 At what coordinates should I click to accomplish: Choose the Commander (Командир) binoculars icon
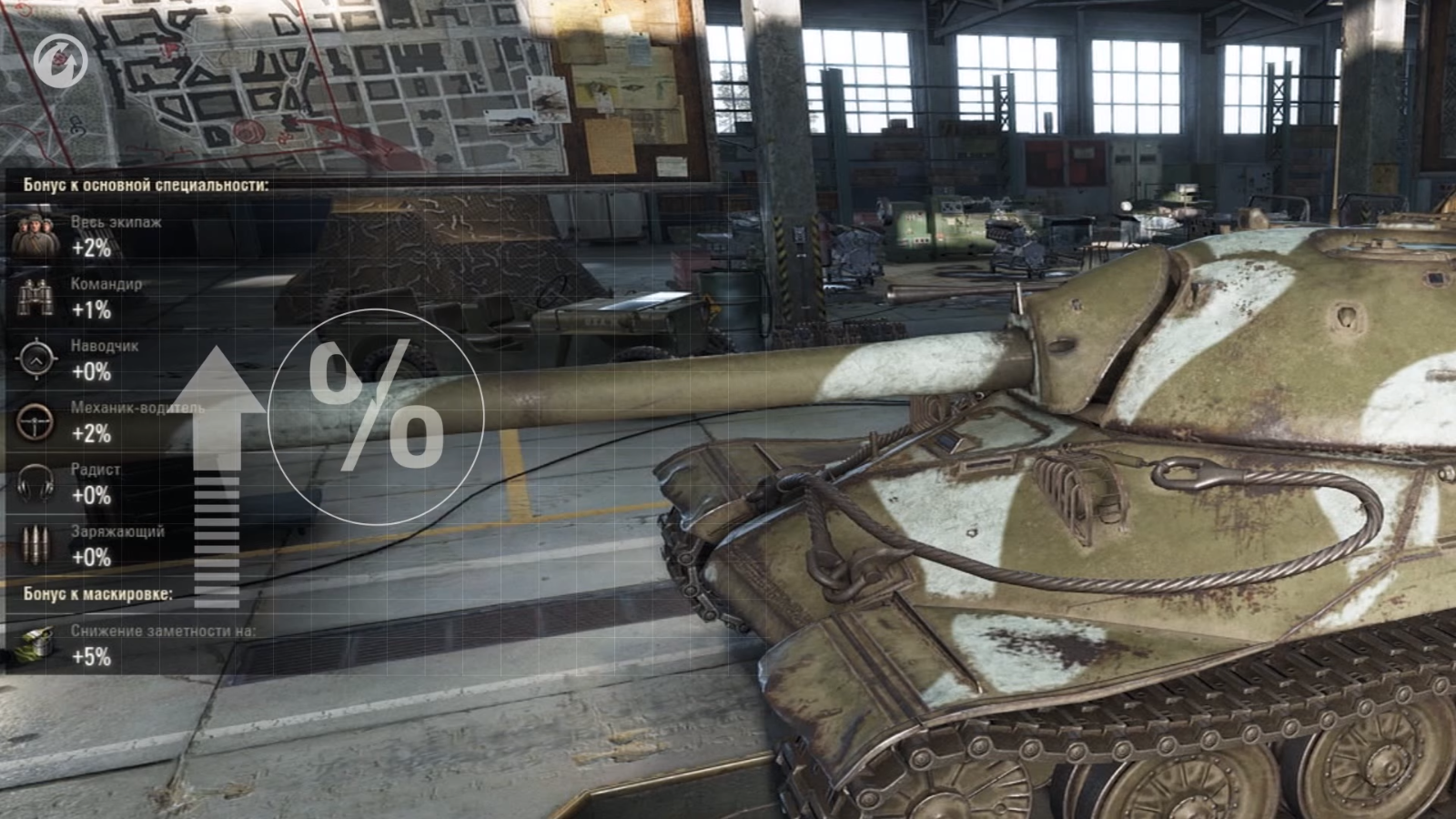tap(36, 298)
